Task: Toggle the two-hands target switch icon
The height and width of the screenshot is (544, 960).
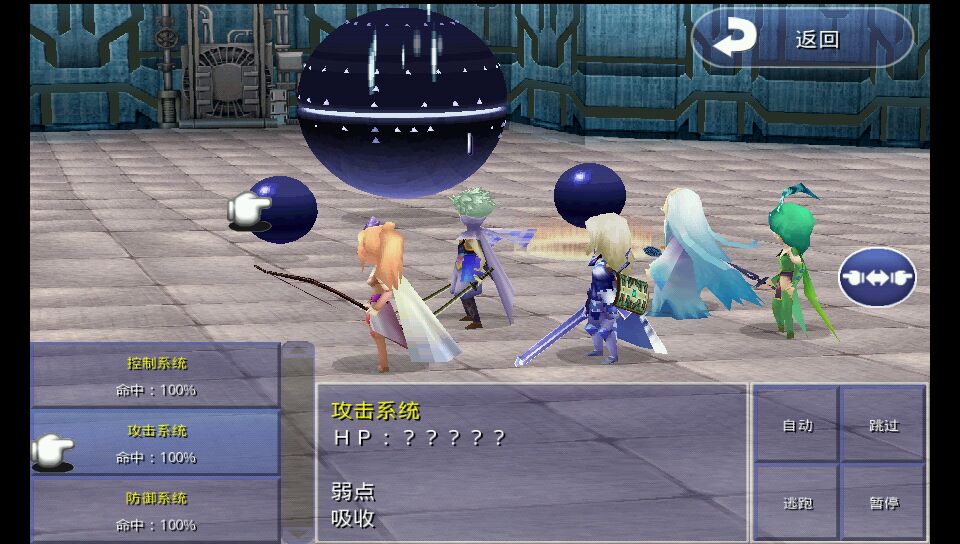Action: [877, 277]
